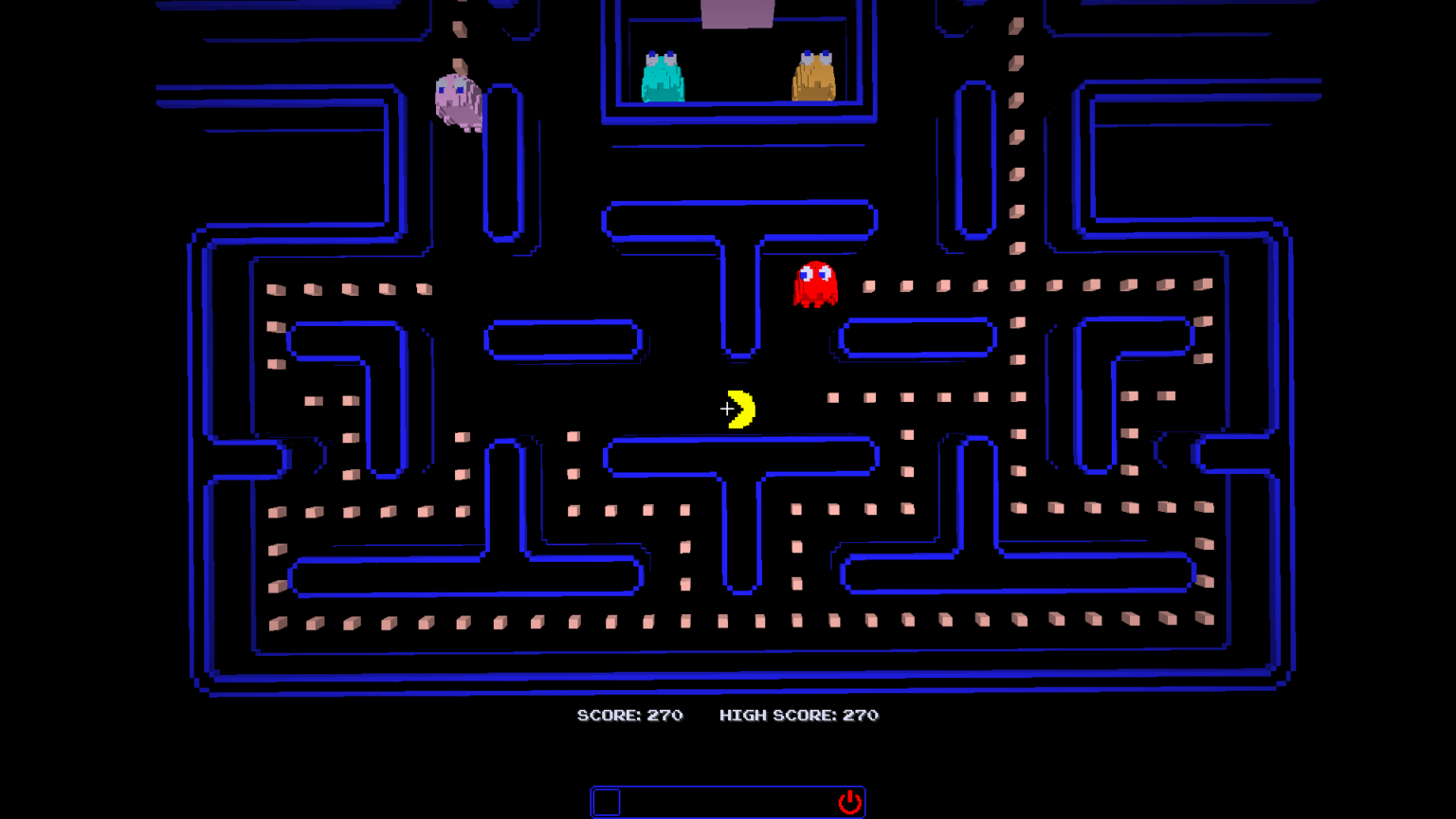Screen dimensions: 1456x819
Task: Click the crosshair cursor marker beside Pac-Man
Action: click(x=725, y=409)
